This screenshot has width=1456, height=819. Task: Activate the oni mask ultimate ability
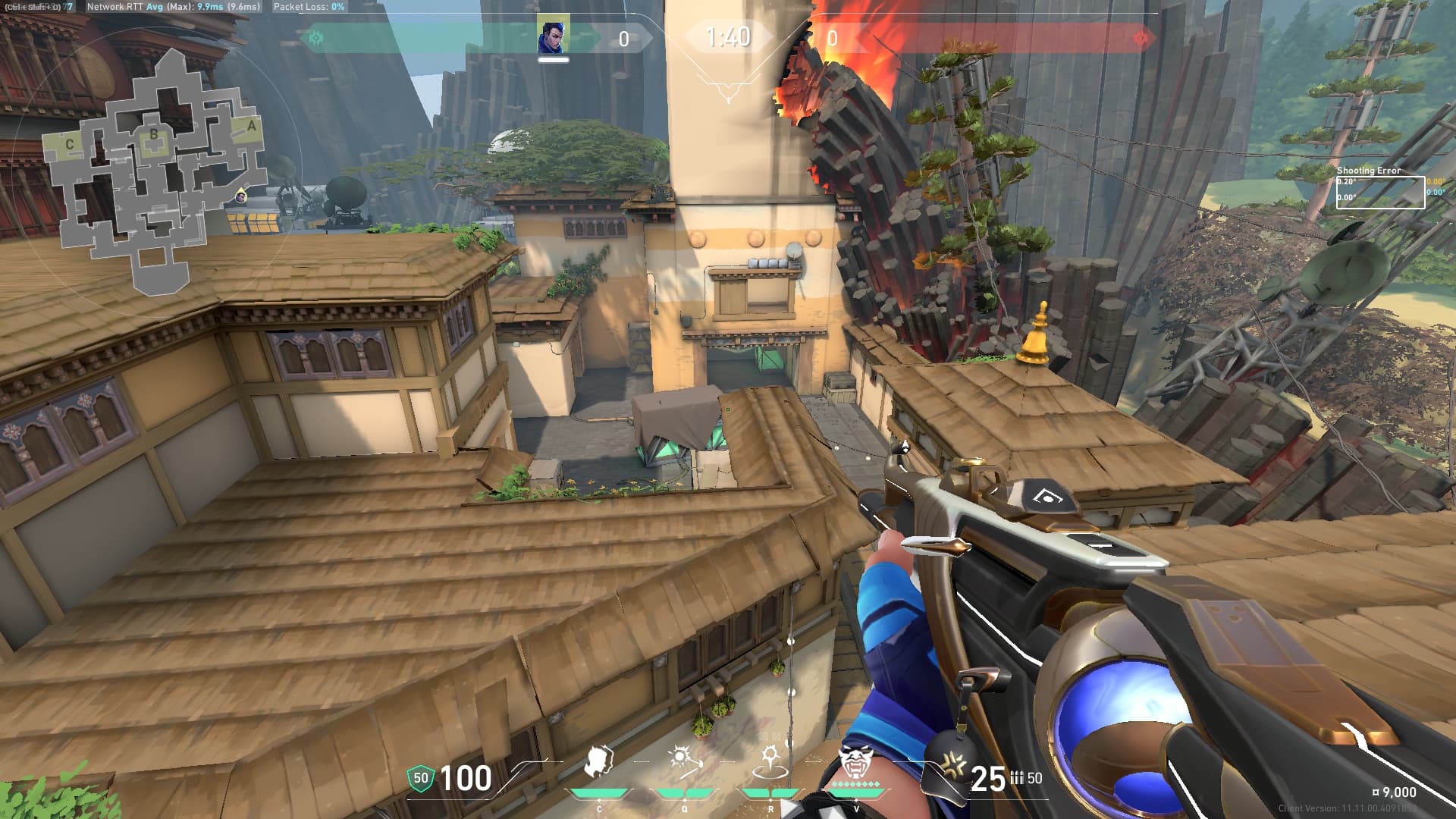856,761
